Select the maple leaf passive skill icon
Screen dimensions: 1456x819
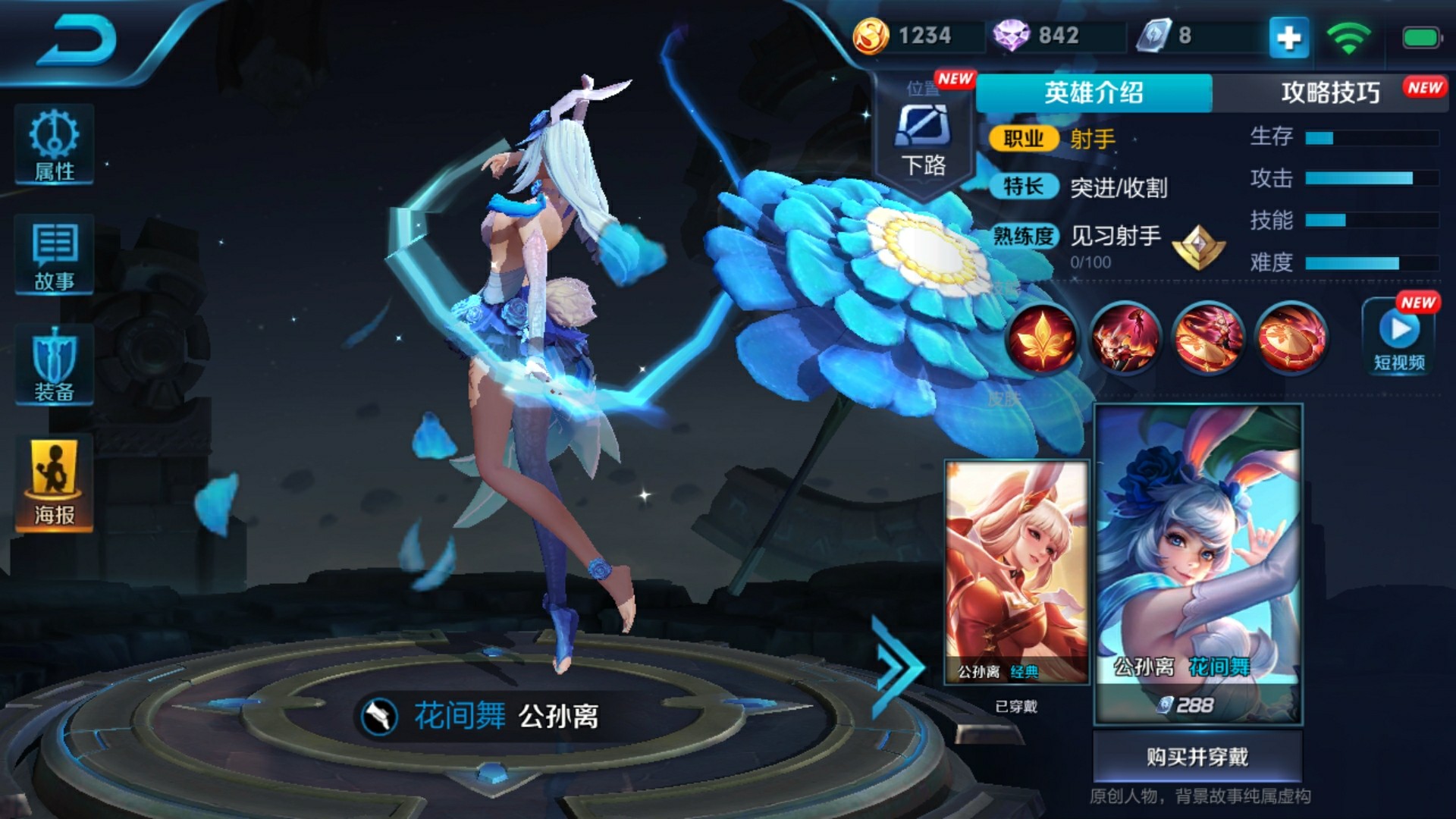1042,338
